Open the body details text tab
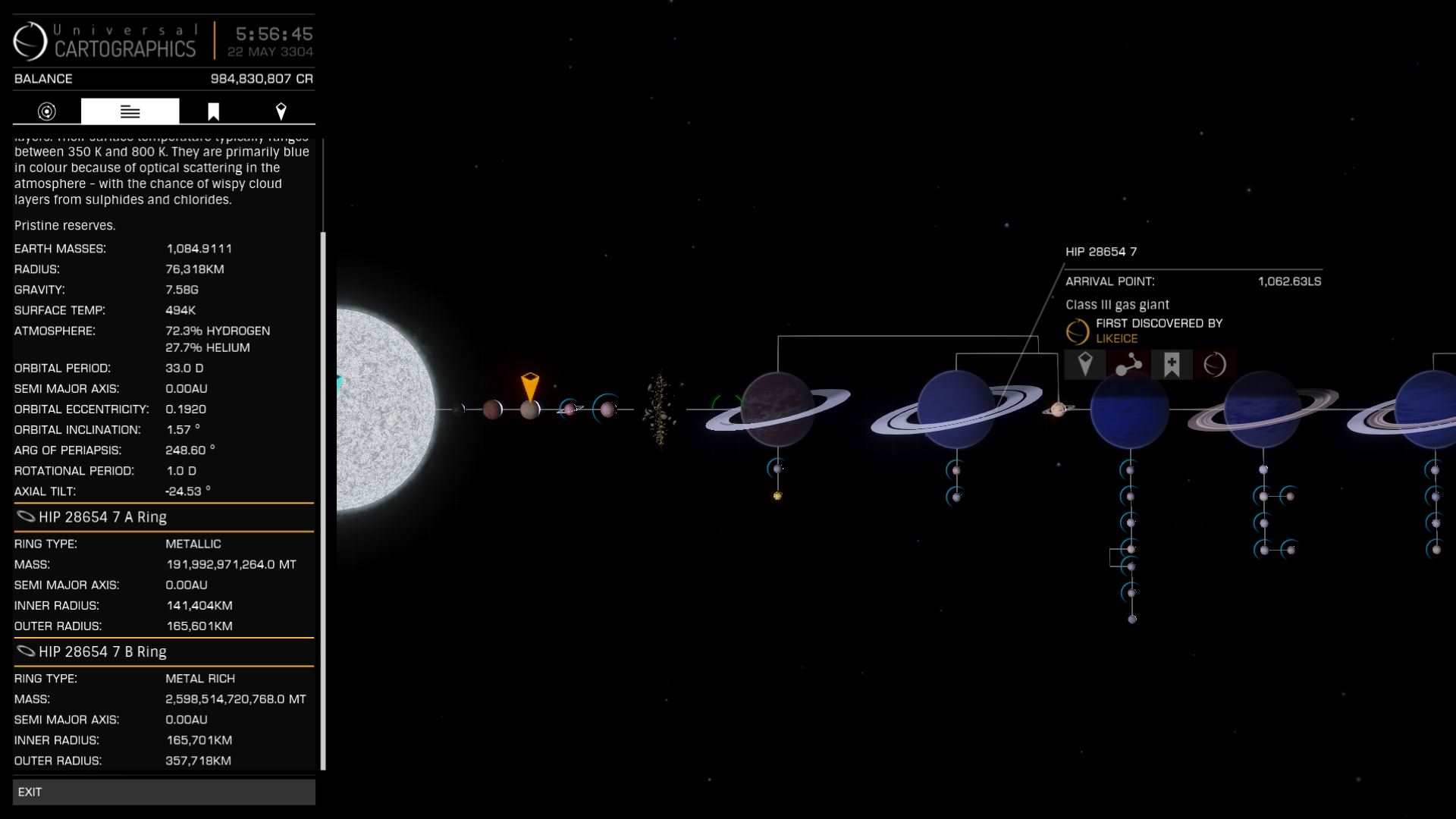The width and height of the screenshot is (1456, 819). pyautogui.click(x=130, y=111)
